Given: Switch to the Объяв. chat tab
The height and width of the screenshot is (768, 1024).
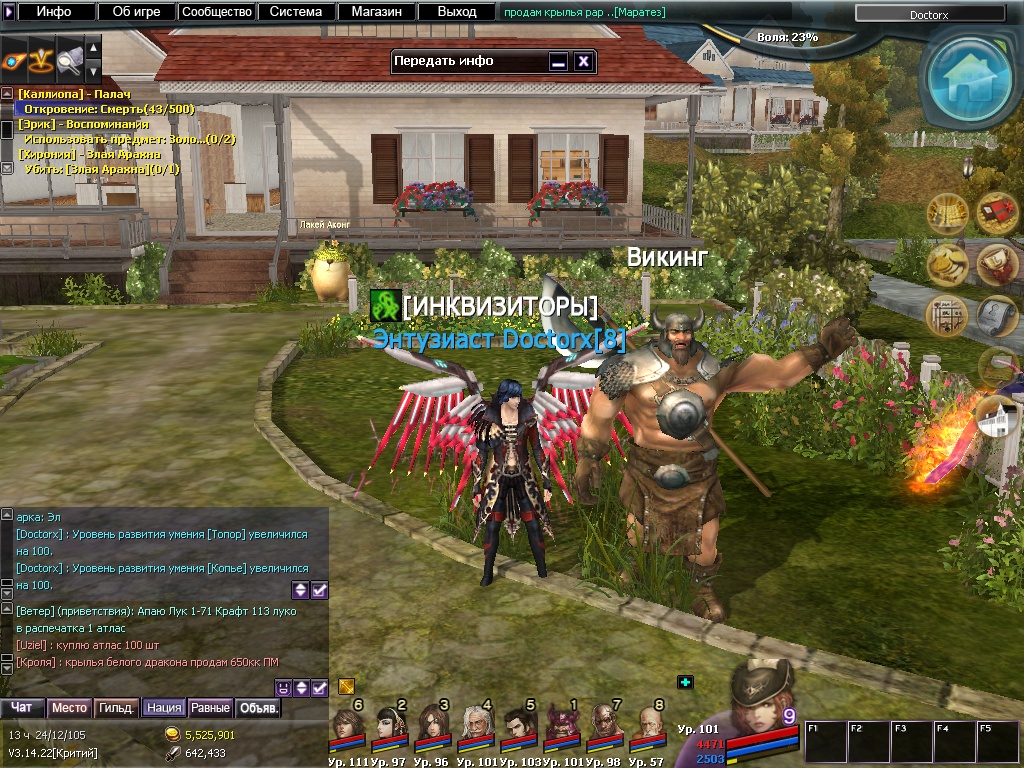Looking at the screenshot, I should 259,708.
